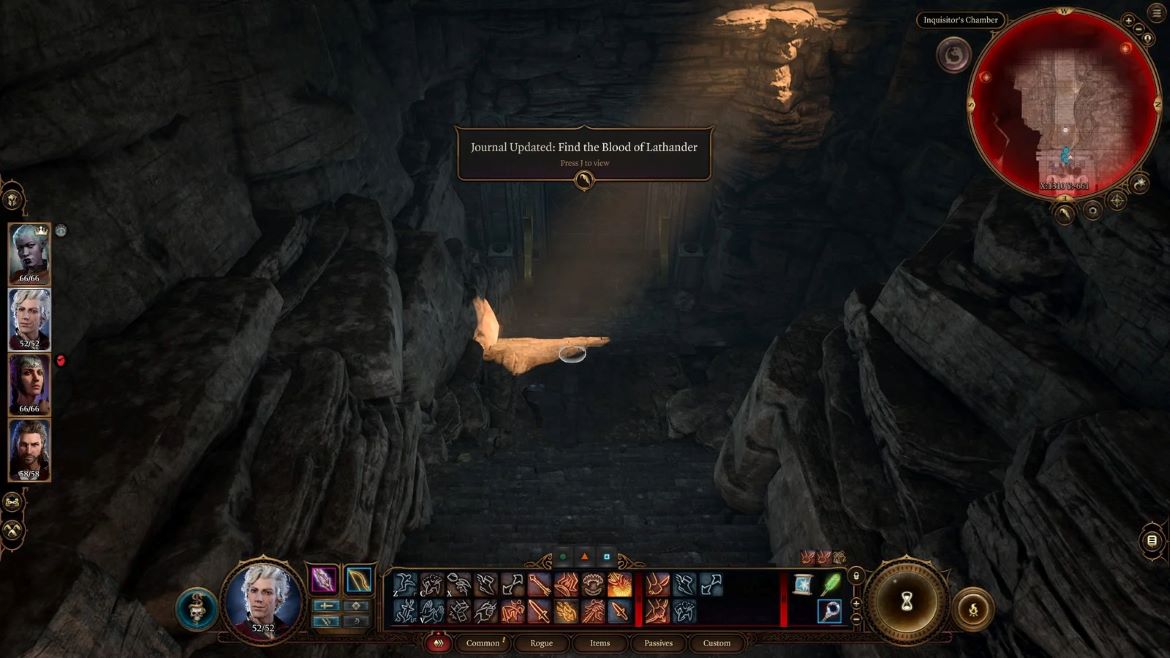Use the green feather item slot
This screenshot has width=1170, height=658.
pos(830,584)
